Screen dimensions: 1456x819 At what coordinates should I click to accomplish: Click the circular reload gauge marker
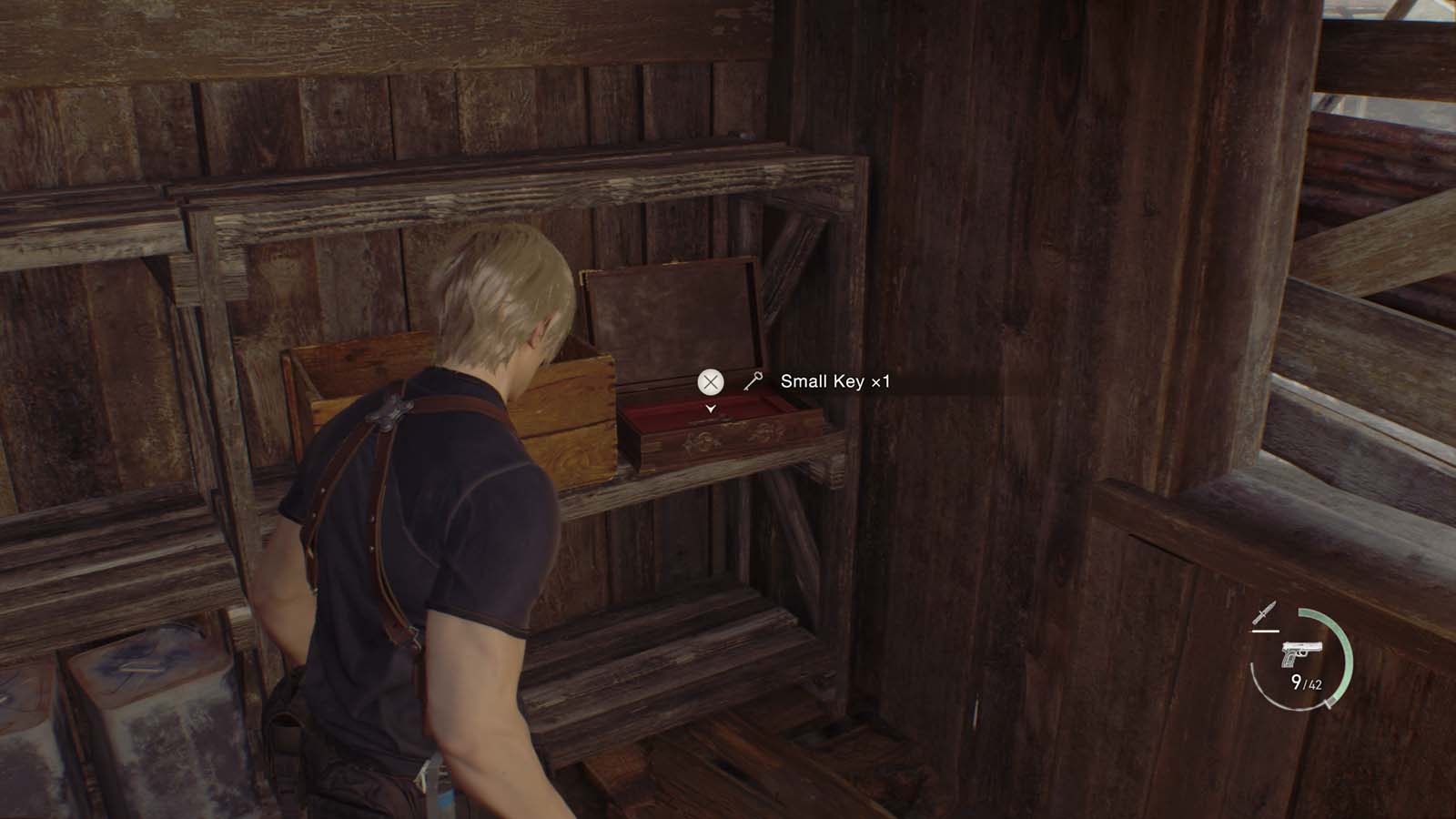click(x=1328, y=703)
